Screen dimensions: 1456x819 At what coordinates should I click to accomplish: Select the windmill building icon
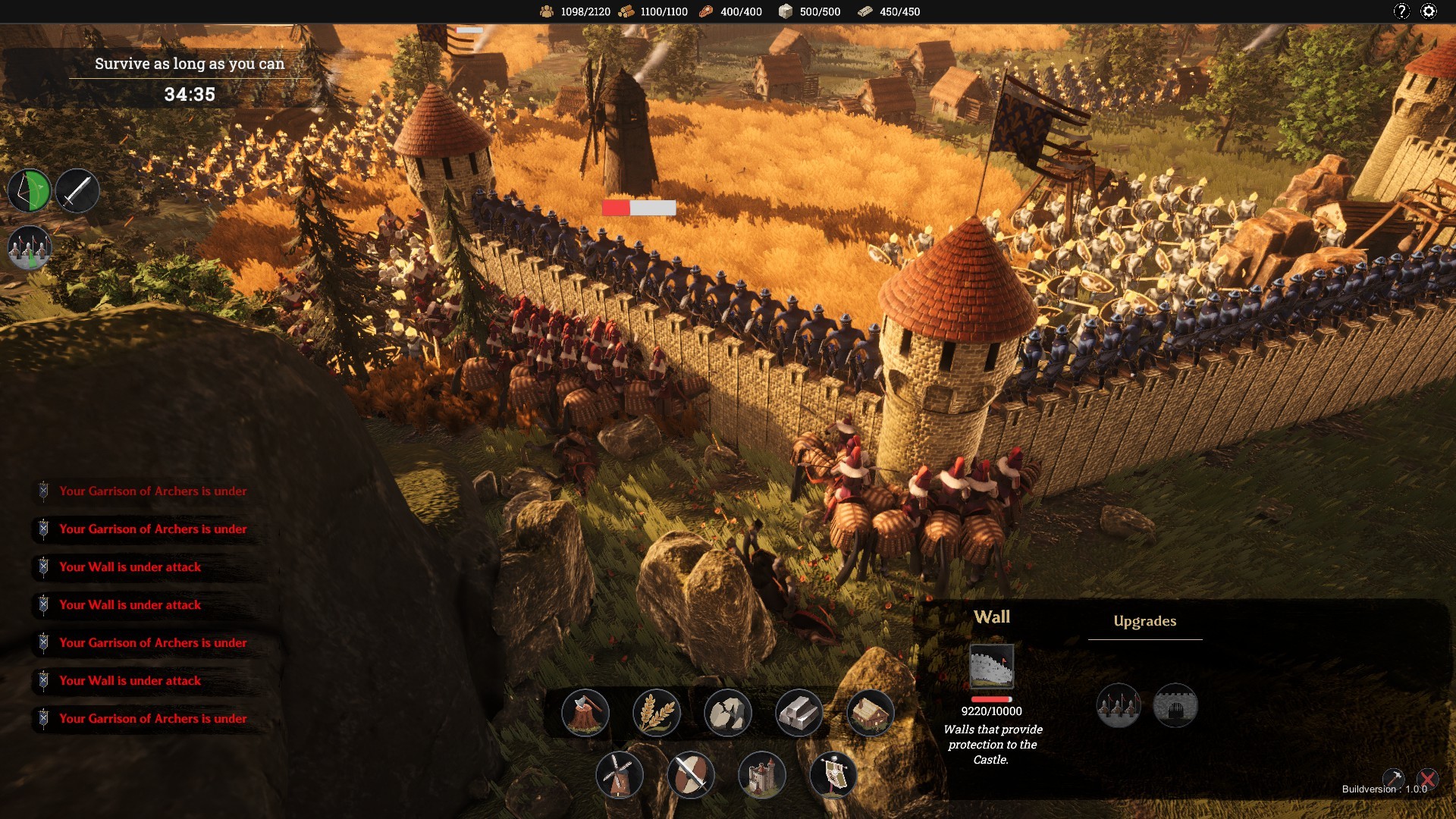[621, 776]
